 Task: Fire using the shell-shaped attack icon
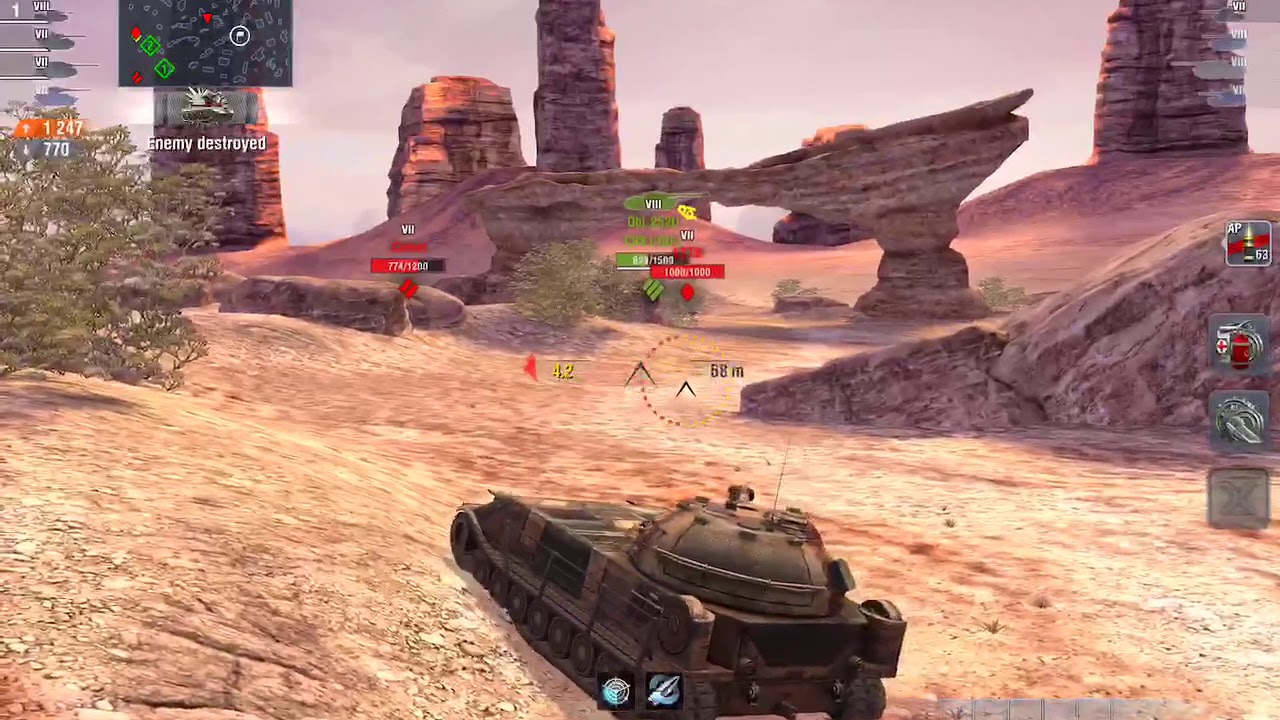pyautogui.click(x=664, y=689)
